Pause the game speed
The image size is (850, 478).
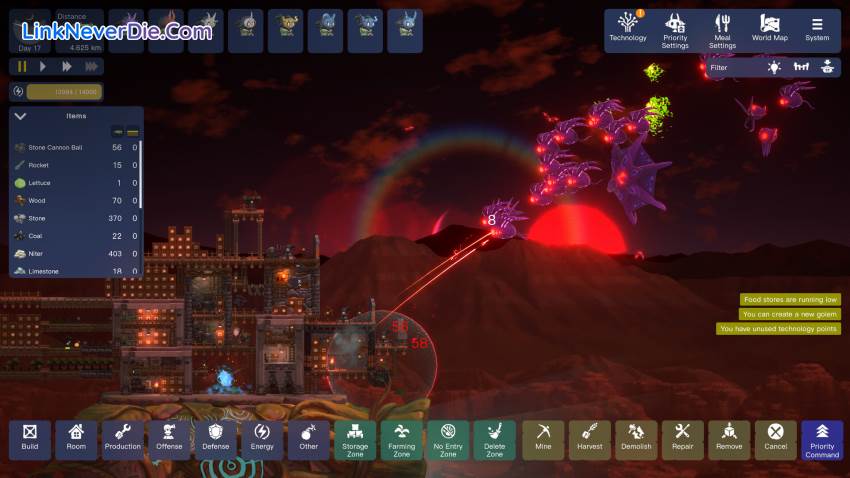click(x=21, y=66)
